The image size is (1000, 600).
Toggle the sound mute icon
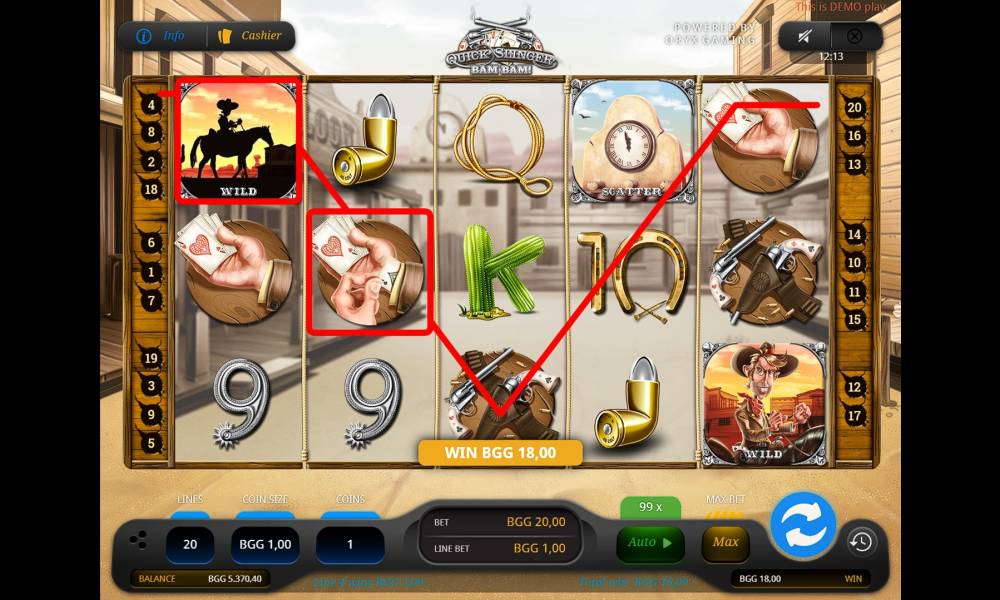point(805,37)
